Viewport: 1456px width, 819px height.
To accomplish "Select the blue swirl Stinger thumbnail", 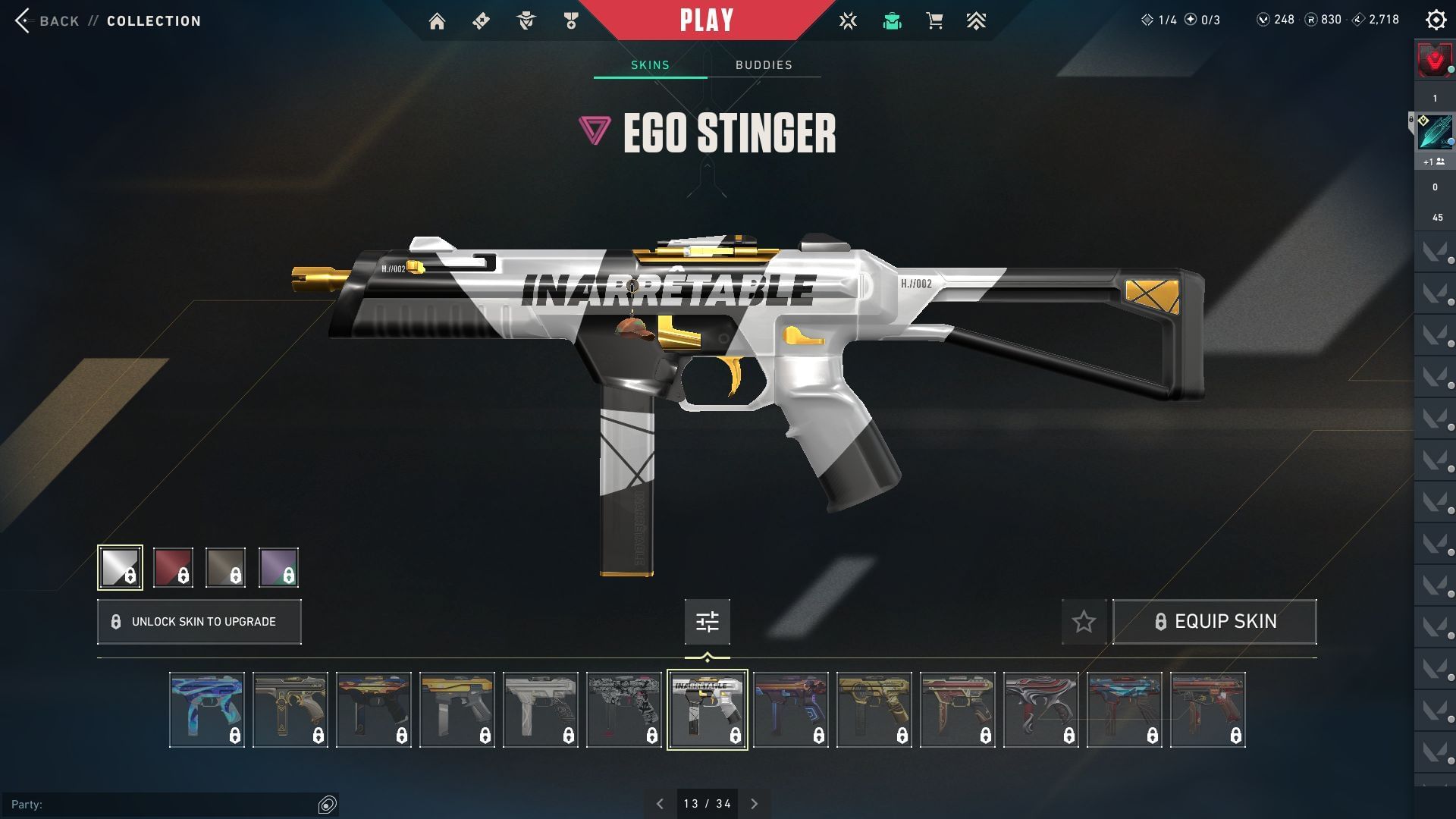I will coord(207,710).
